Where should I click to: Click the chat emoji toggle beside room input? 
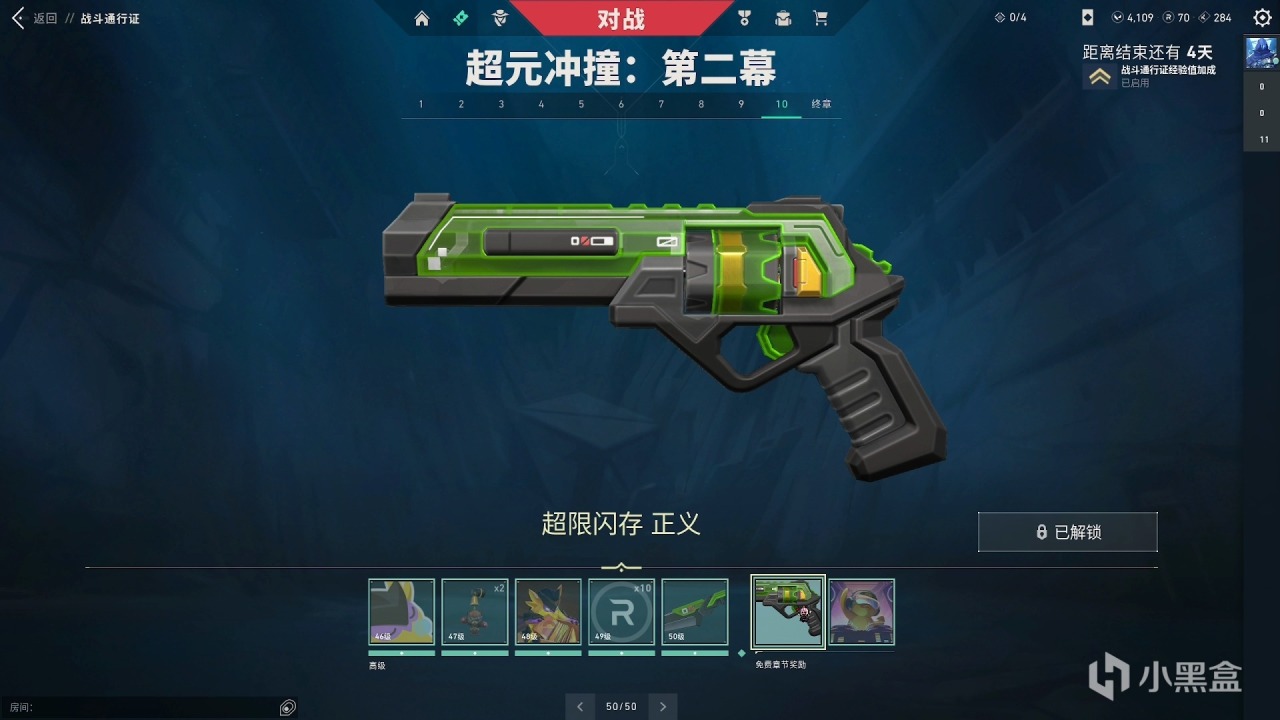pos(287,707)
